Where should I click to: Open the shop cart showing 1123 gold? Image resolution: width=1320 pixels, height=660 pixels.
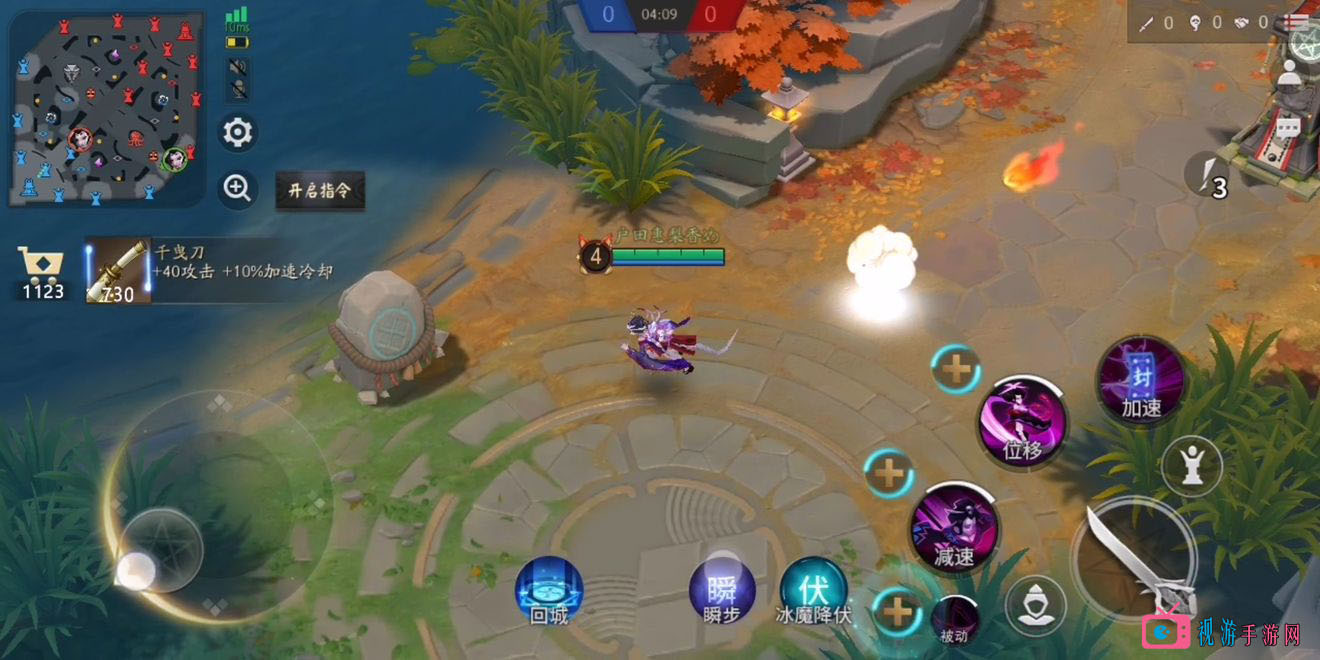coord(41,272)
